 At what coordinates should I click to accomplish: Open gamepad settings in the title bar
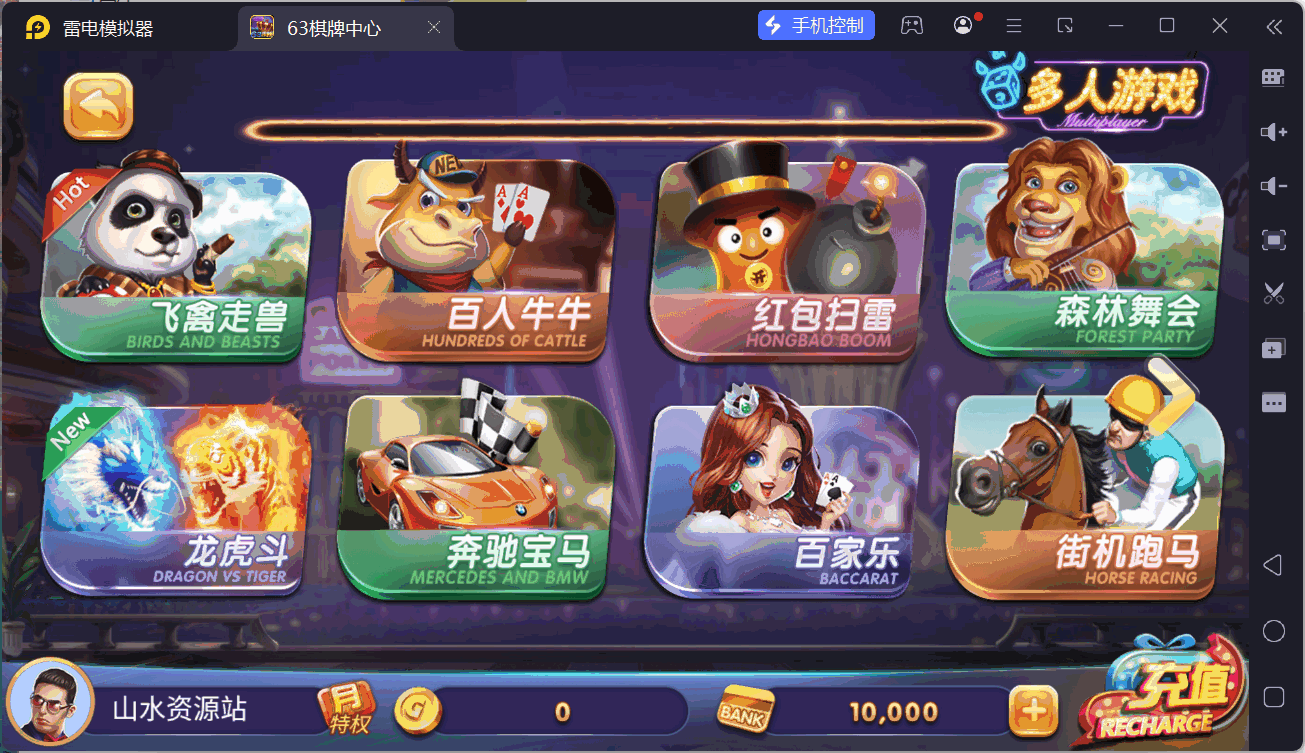coord(912,24)
